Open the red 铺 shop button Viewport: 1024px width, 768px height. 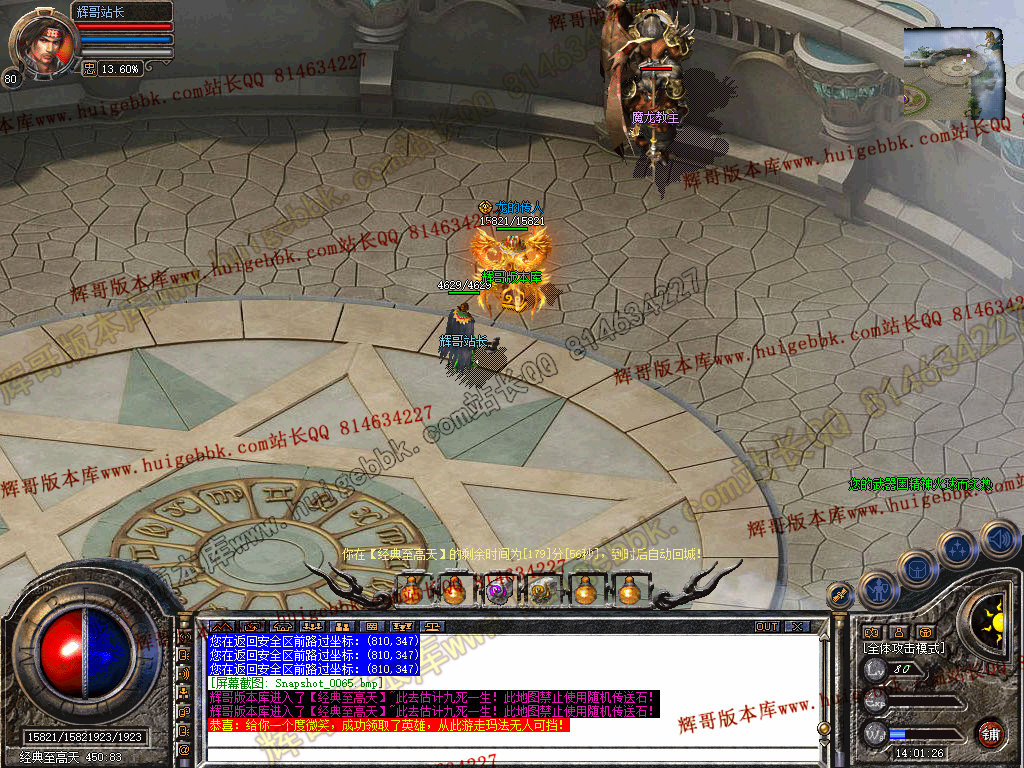(990, 733)
